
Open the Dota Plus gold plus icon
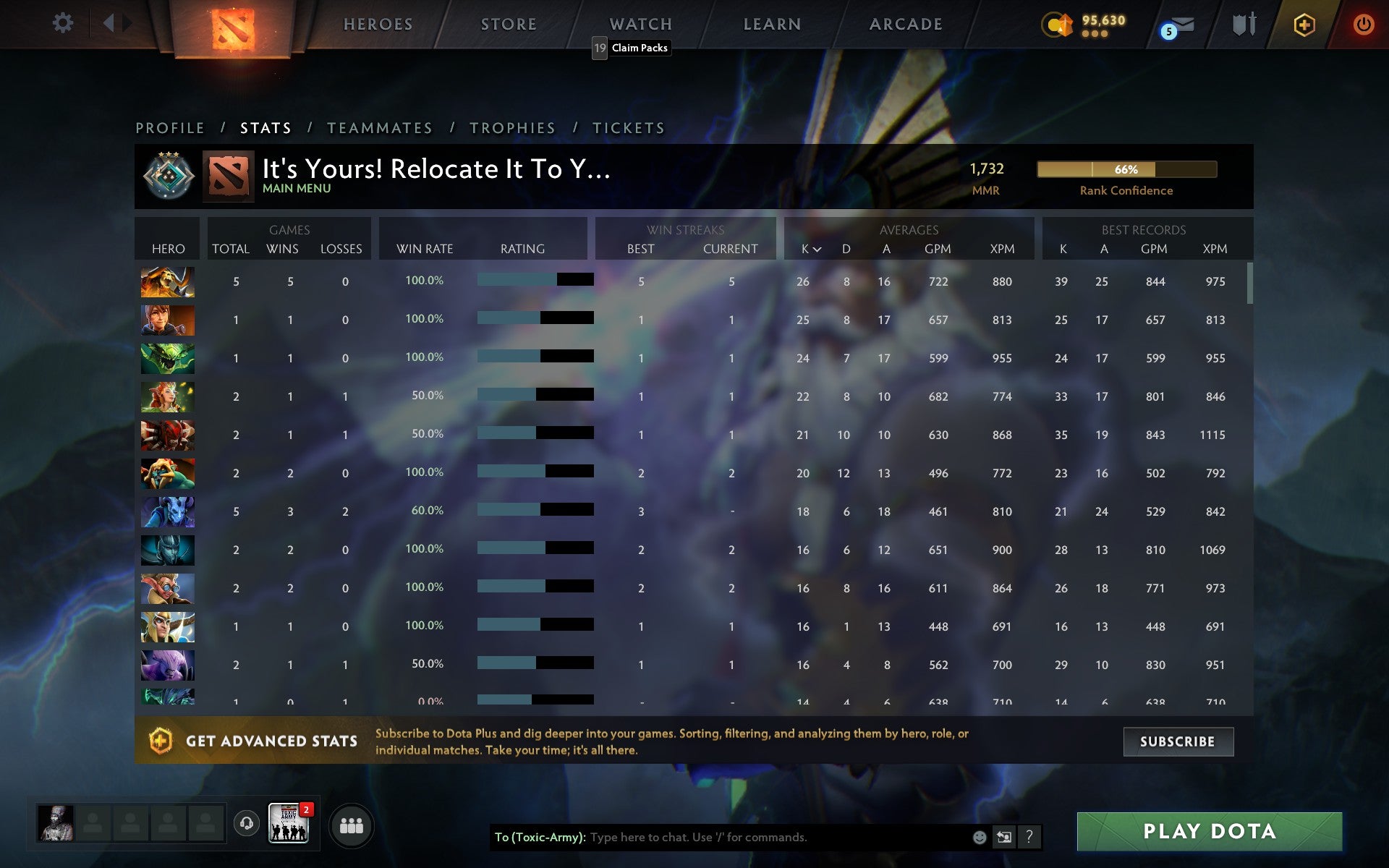(1303, 23)
